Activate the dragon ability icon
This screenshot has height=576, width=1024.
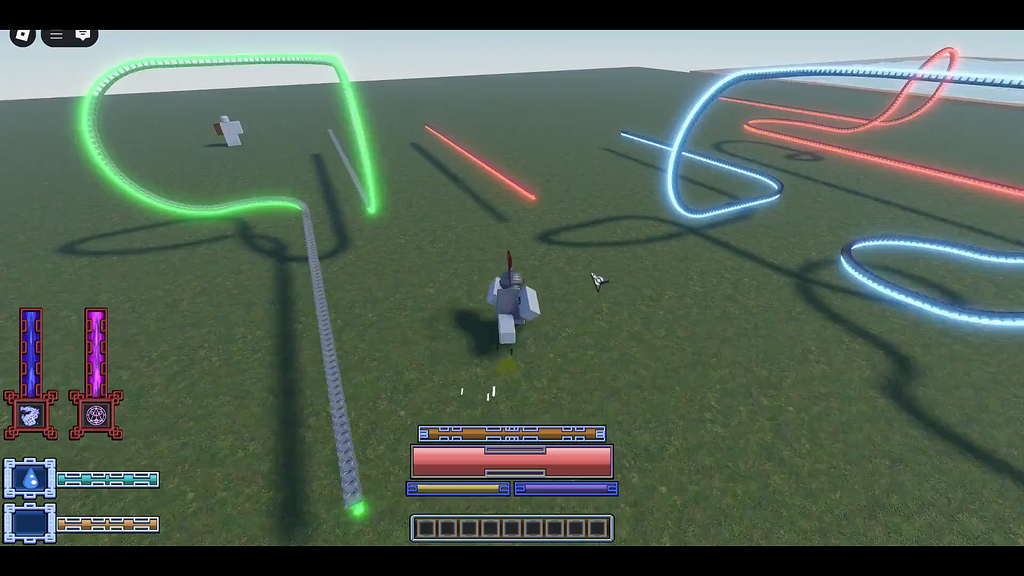30,415
